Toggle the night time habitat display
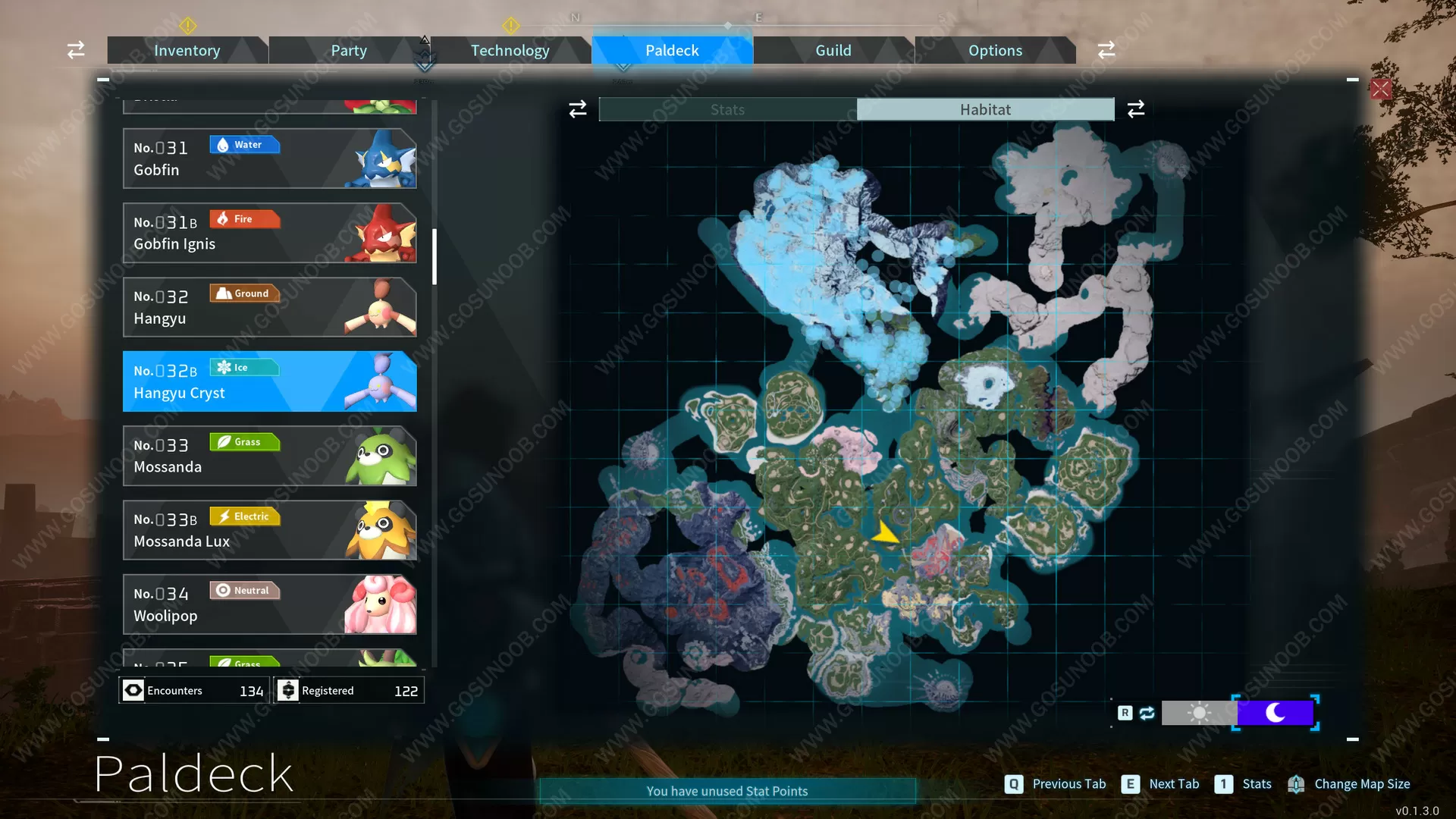The width and height of the screenshot is (1456, 819). point(1276,713)
